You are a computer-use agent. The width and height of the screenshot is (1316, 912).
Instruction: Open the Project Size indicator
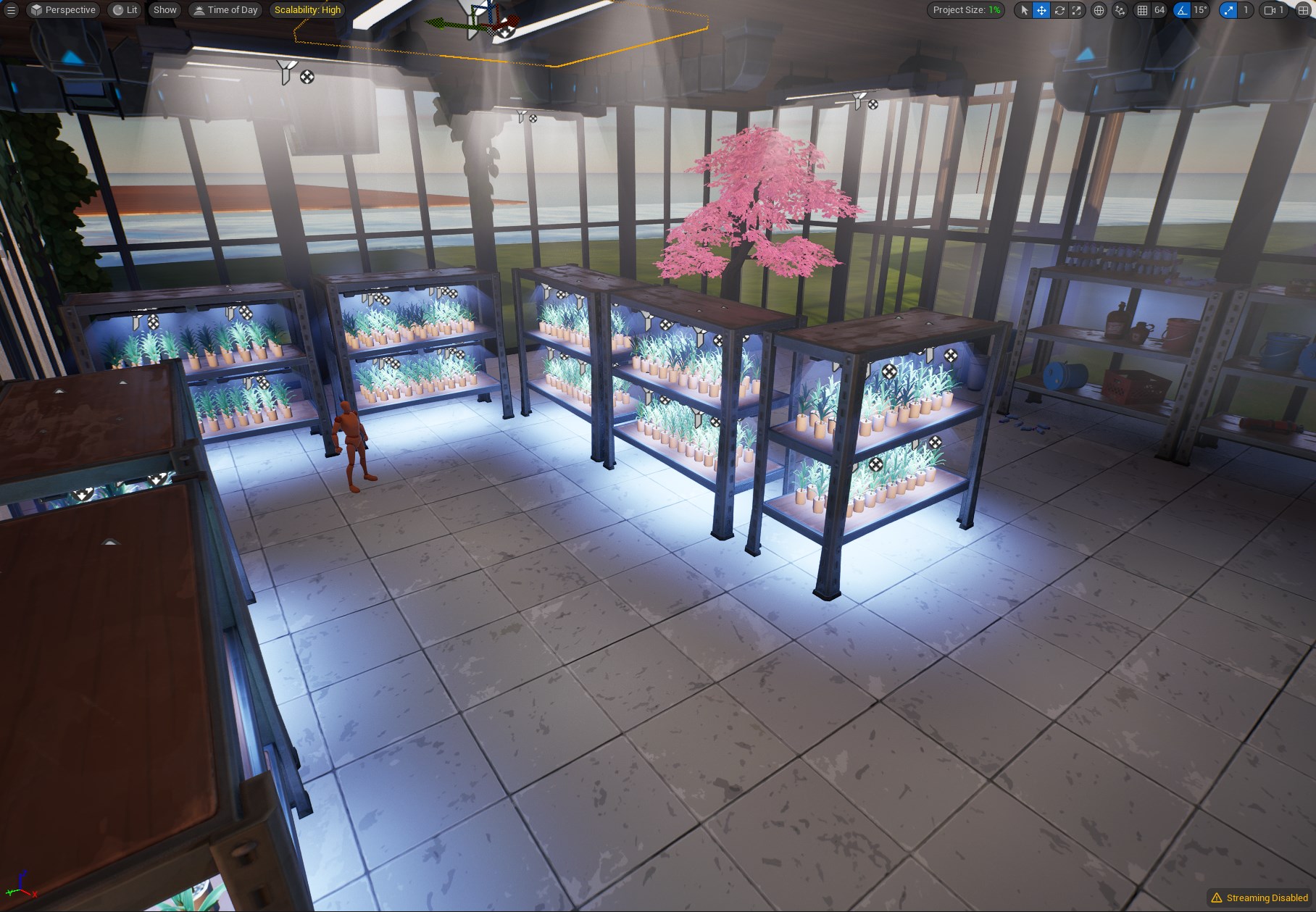(965, 10)
